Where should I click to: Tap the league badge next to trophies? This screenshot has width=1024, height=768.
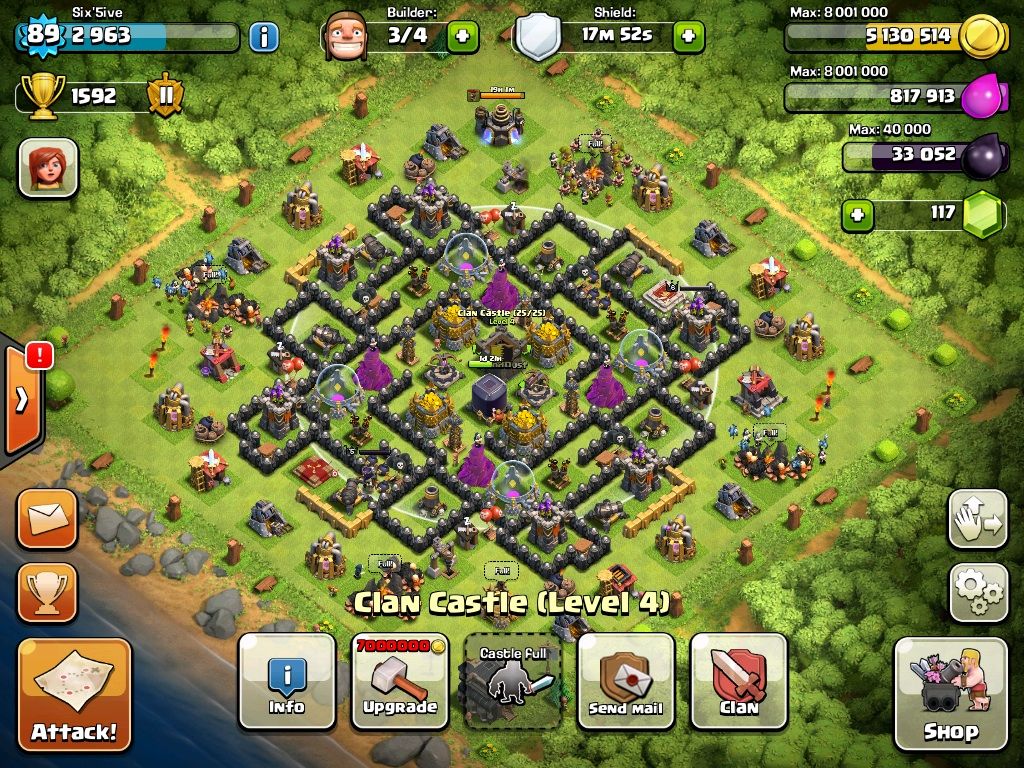coord(163,96)
